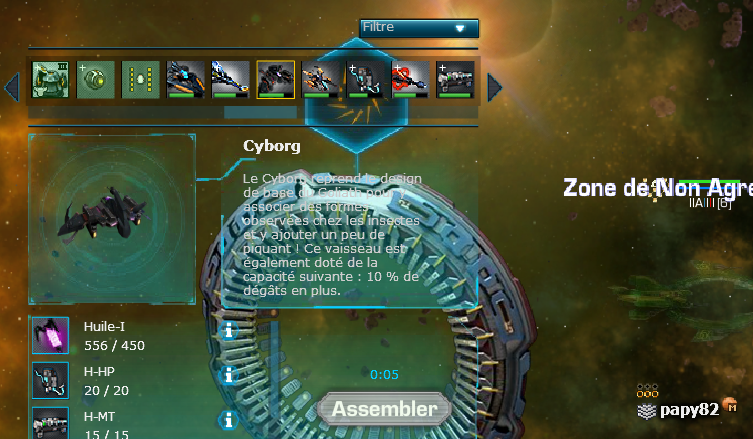Screen dimensions: 753x439
Task: Click the Assembler button
Action: (384, 409)
